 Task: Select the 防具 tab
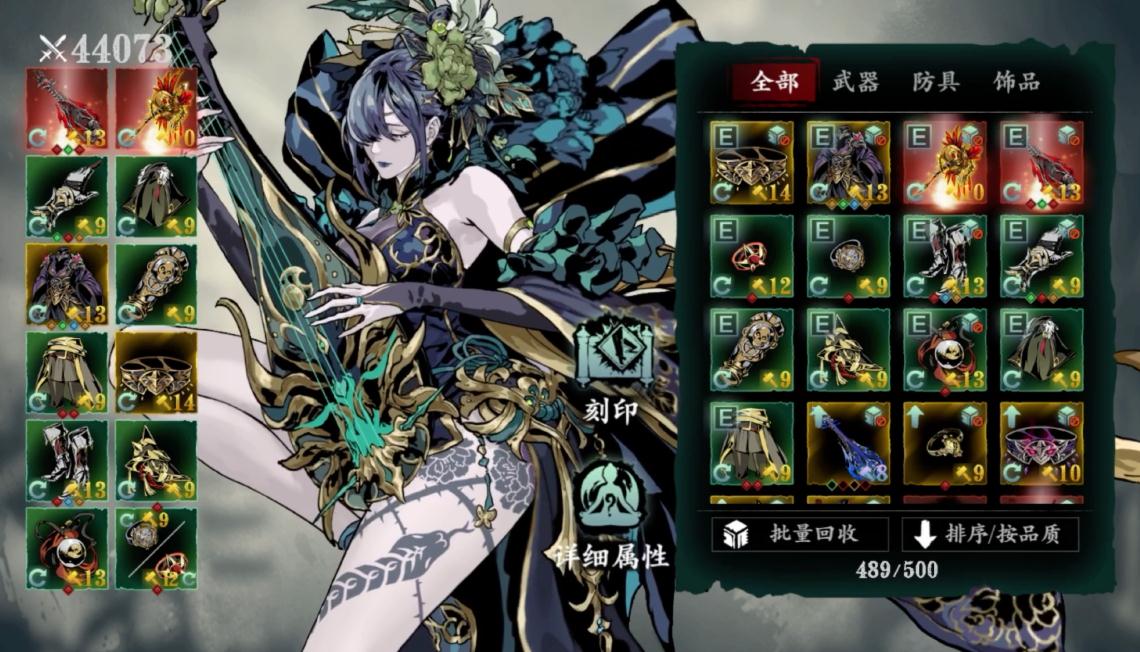[x=936, y=82]
